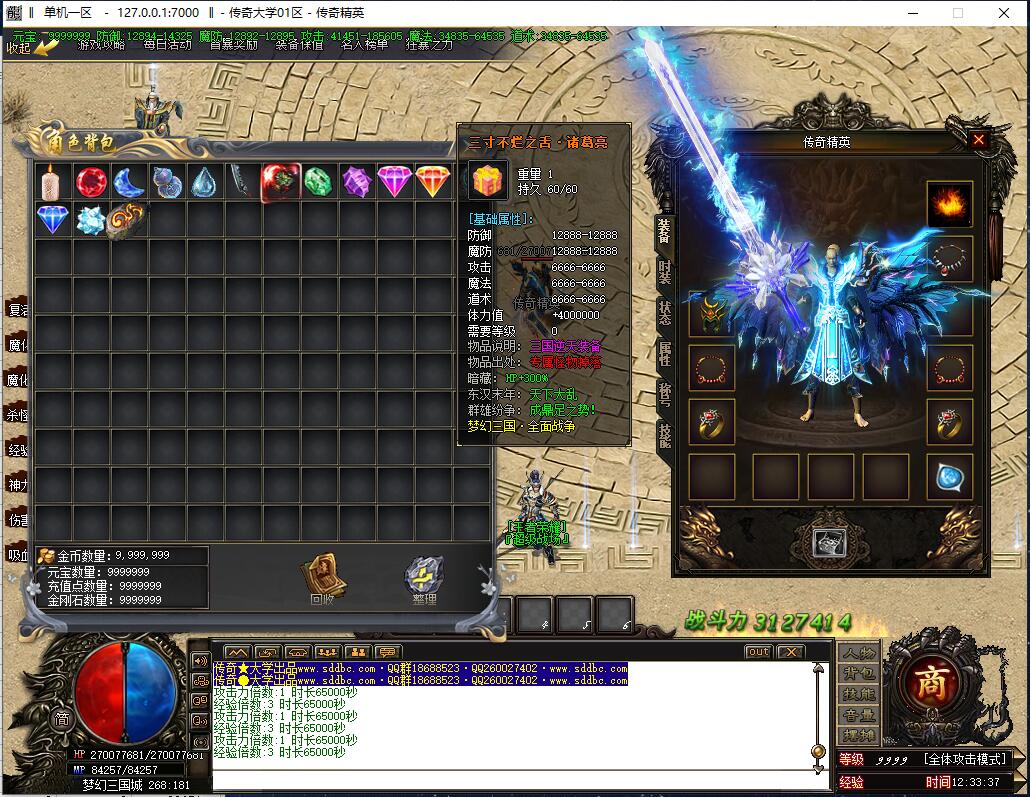This screenshot has height=797, width=1030.
Task: Select the blue diamond item
Action: pos(53,220)
